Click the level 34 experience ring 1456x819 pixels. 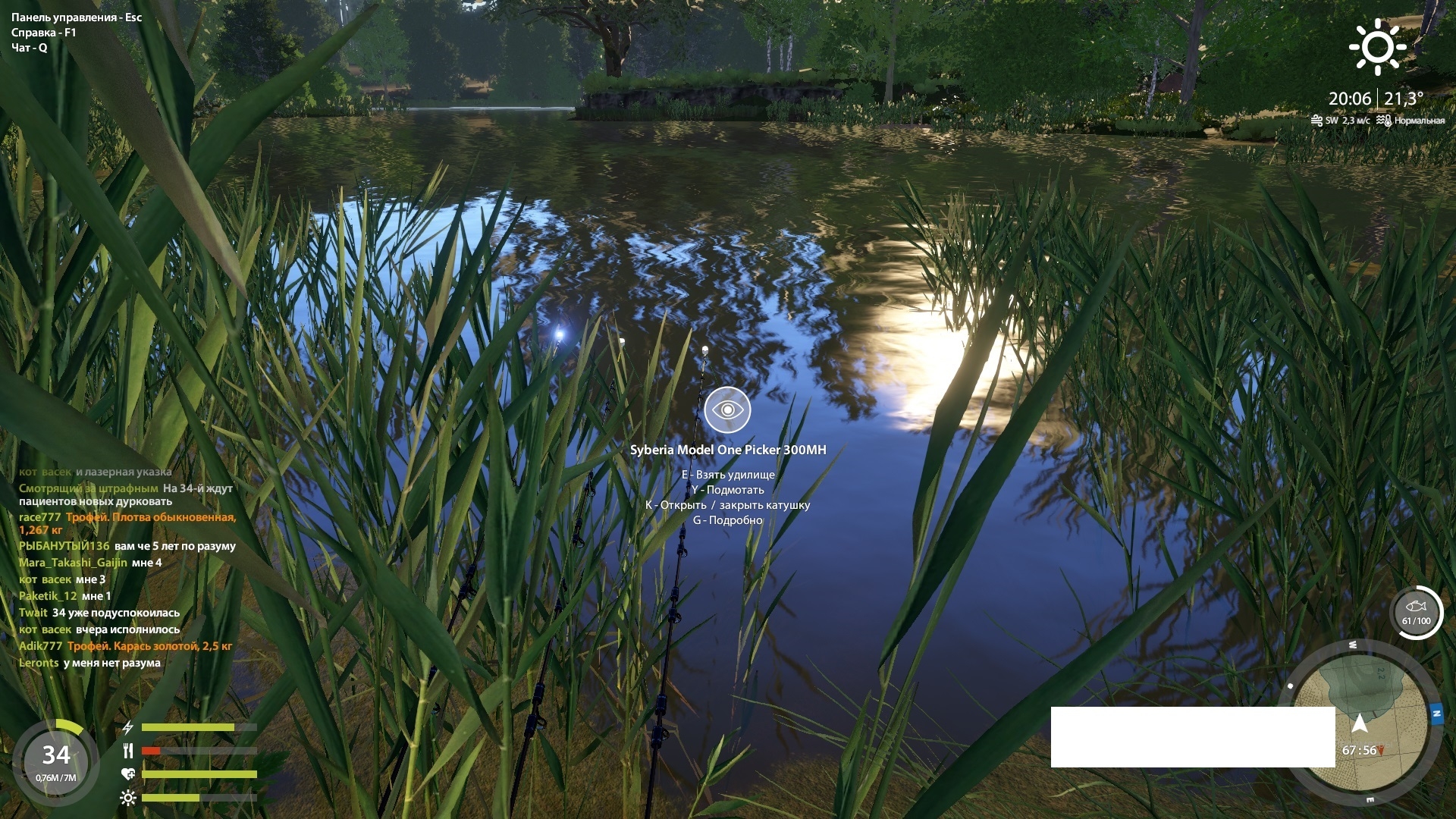pos(55,755)
